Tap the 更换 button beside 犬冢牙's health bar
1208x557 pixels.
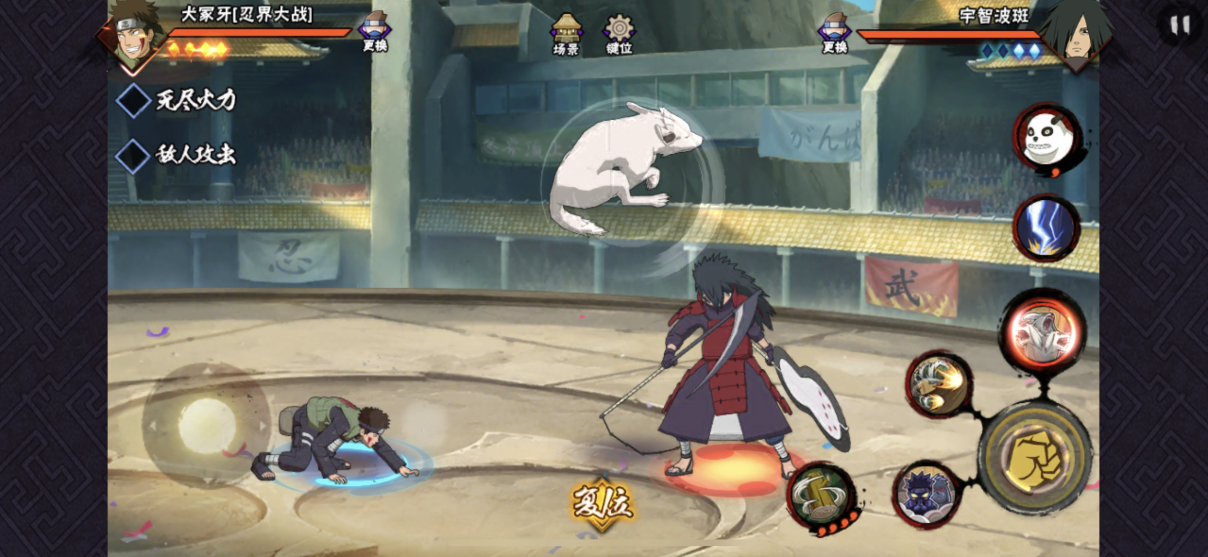(x=375, y=32)
